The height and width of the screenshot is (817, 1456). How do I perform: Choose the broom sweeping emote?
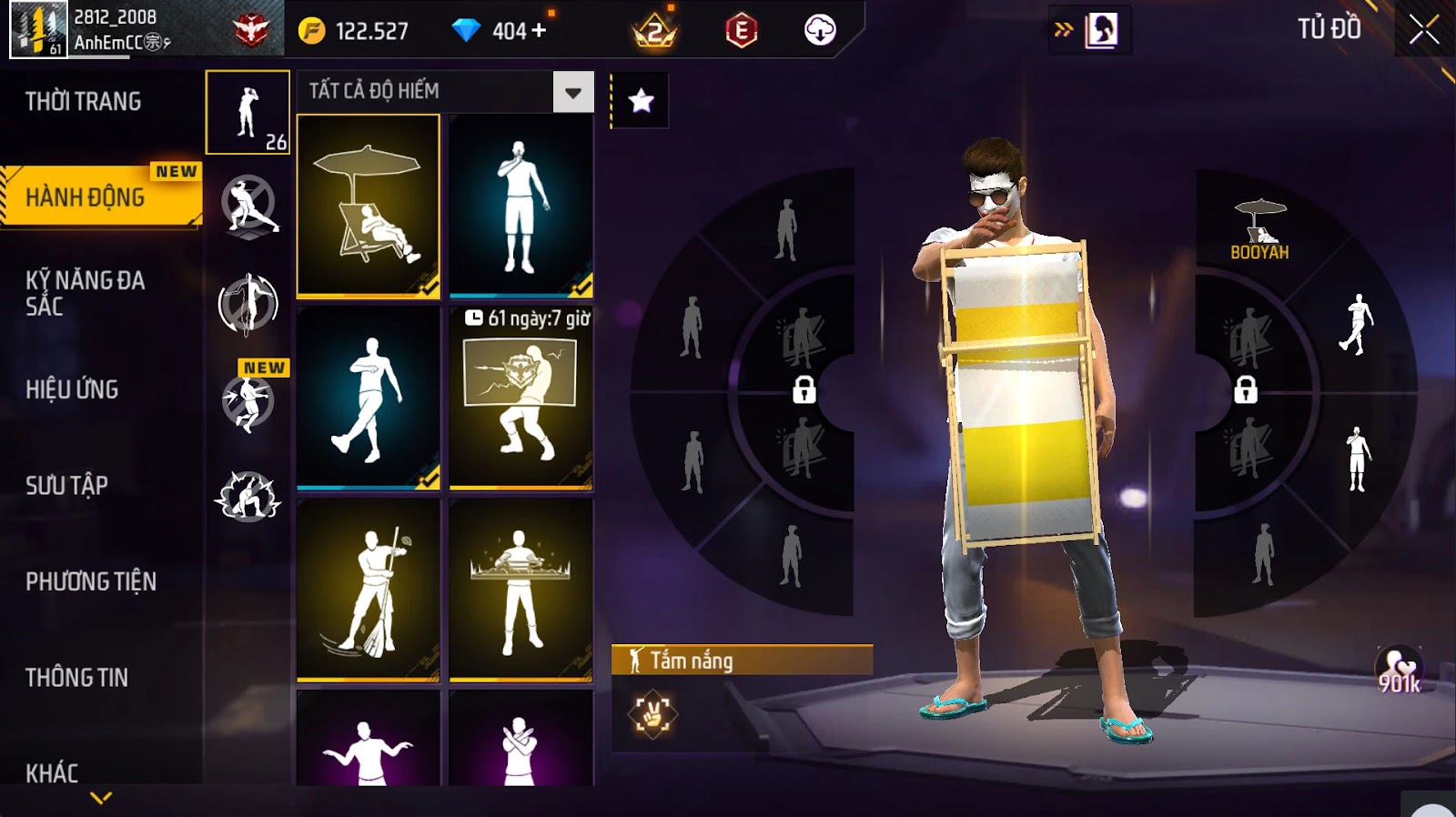[x=369, y=590]
